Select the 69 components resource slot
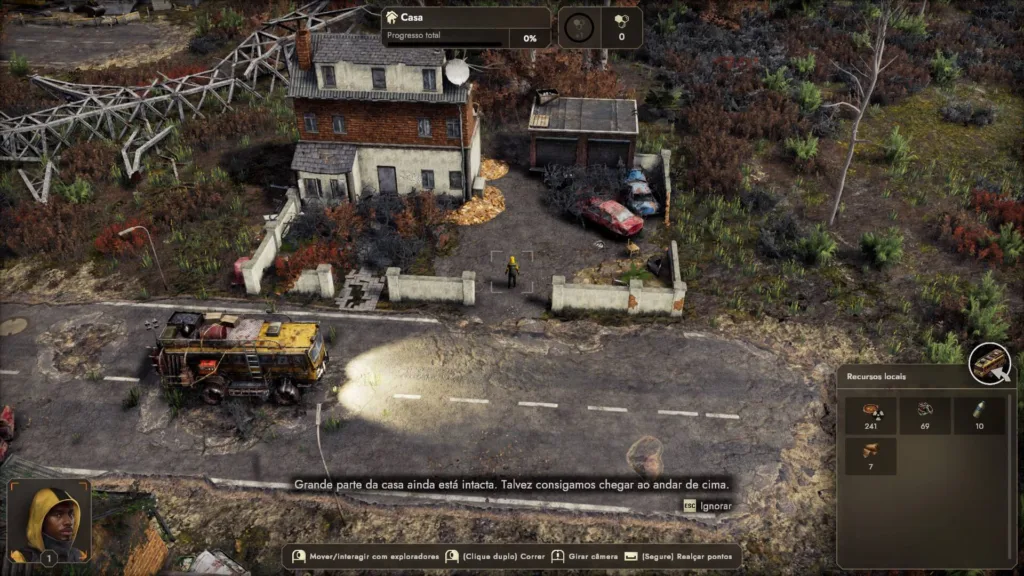1024x576 pixels. click(x=924, y=415)
